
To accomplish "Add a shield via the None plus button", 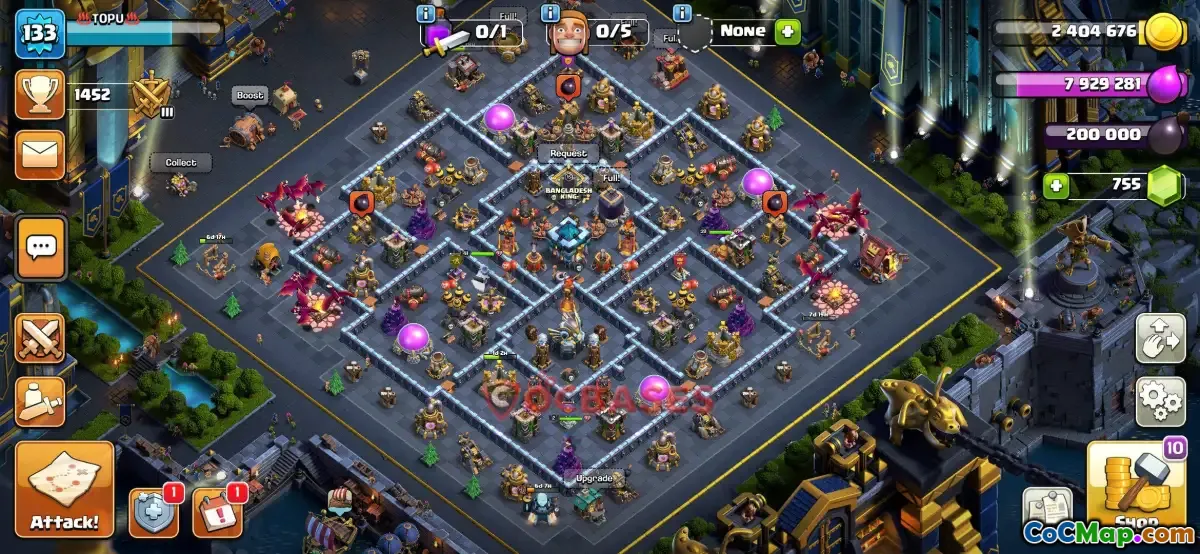I will pyautogui.click(x=788, y=31).
